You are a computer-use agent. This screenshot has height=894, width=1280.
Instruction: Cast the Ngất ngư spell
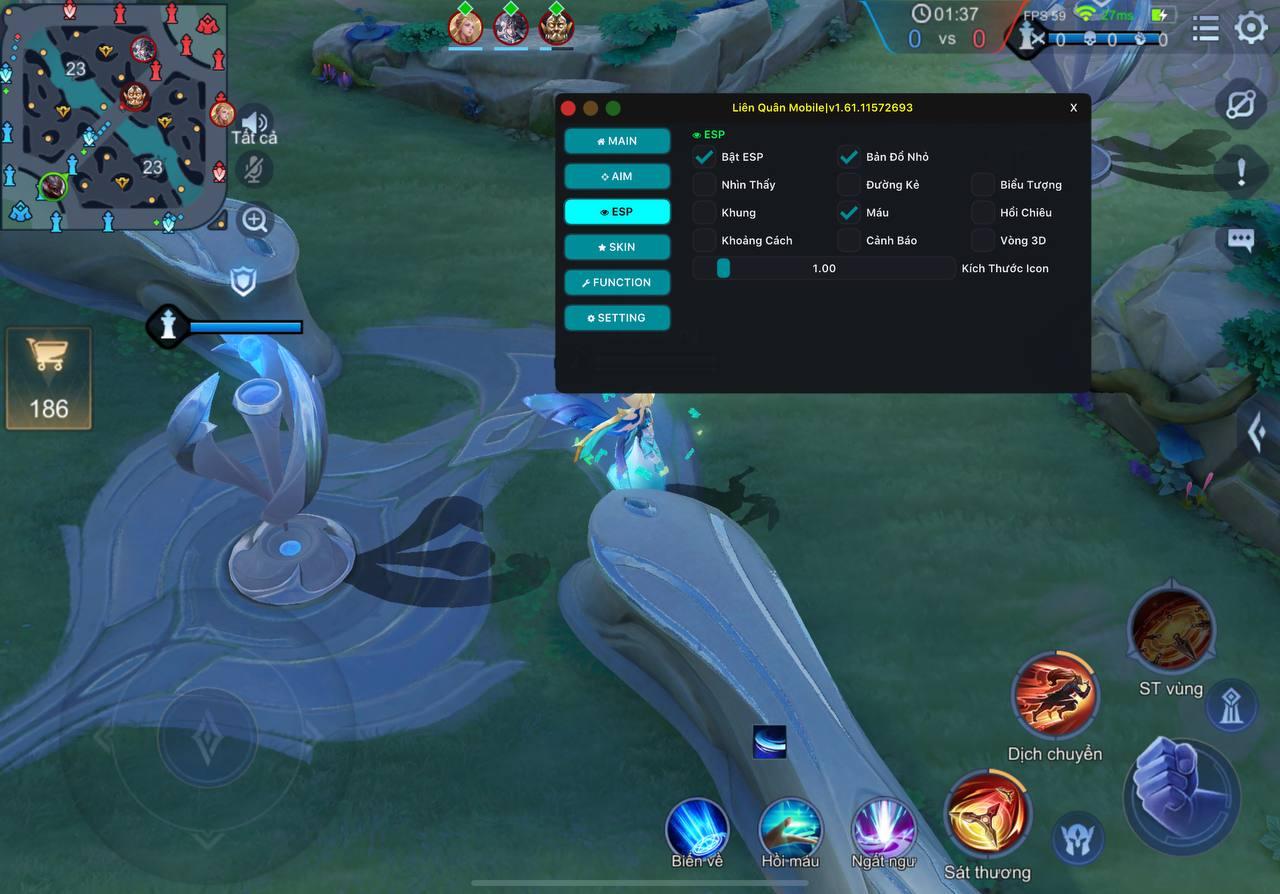pos(883,828)
